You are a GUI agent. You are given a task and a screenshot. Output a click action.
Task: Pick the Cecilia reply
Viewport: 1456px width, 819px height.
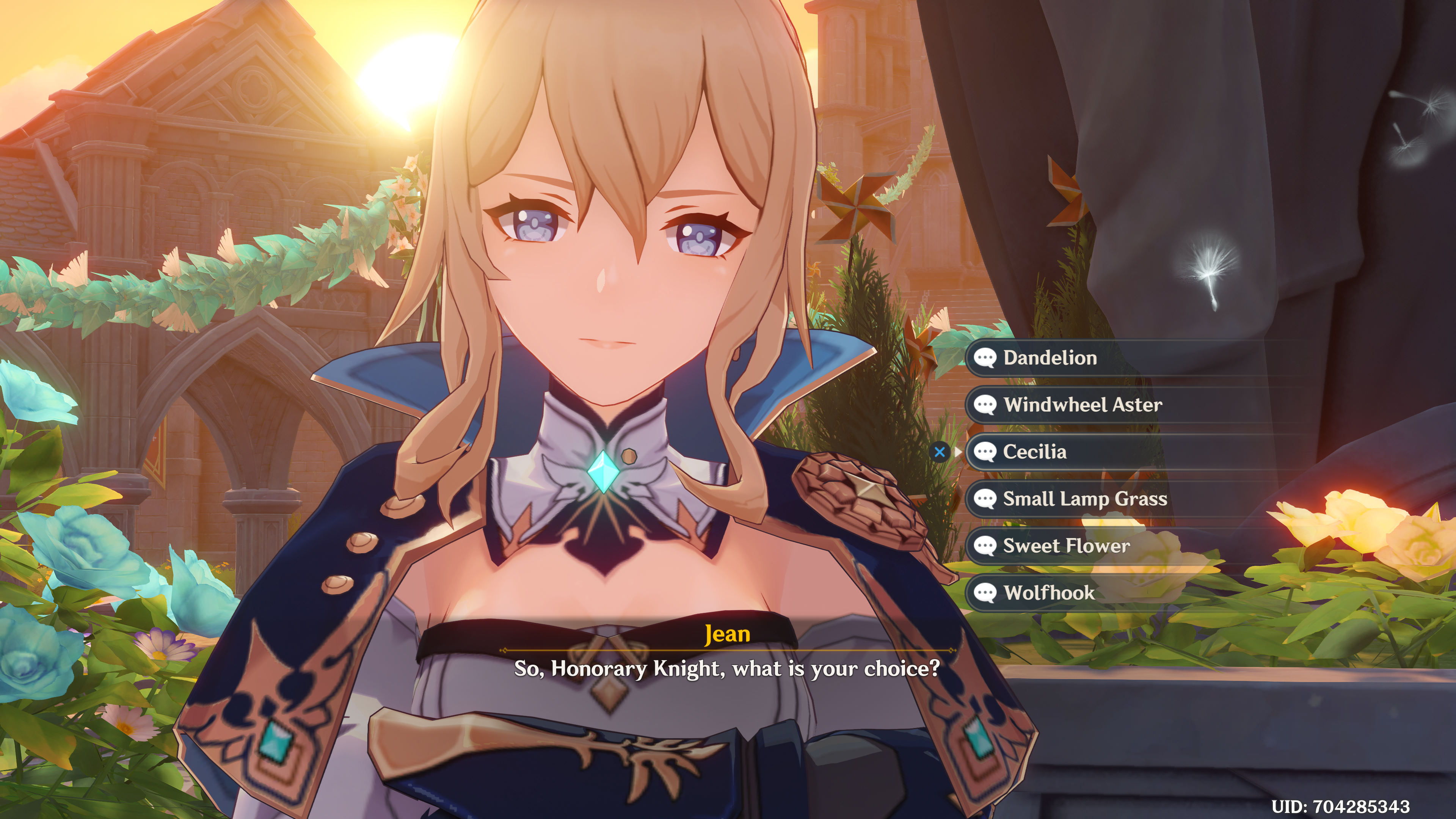tap(1035, 452)
